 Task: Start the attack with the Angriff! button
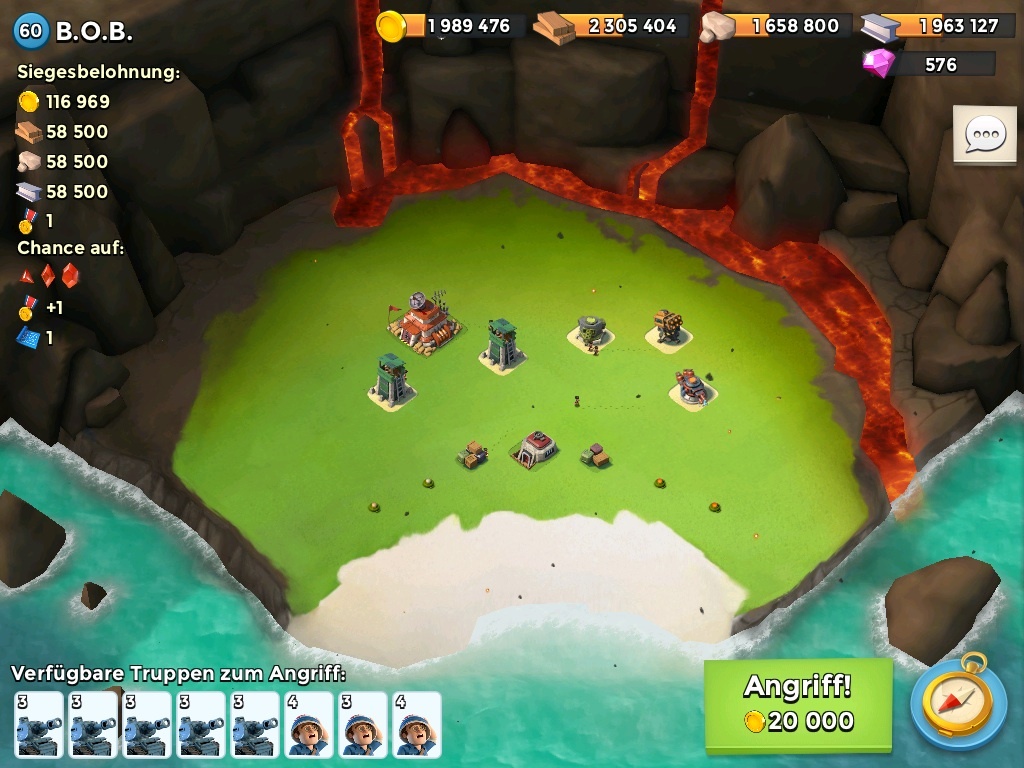(797, 703)
